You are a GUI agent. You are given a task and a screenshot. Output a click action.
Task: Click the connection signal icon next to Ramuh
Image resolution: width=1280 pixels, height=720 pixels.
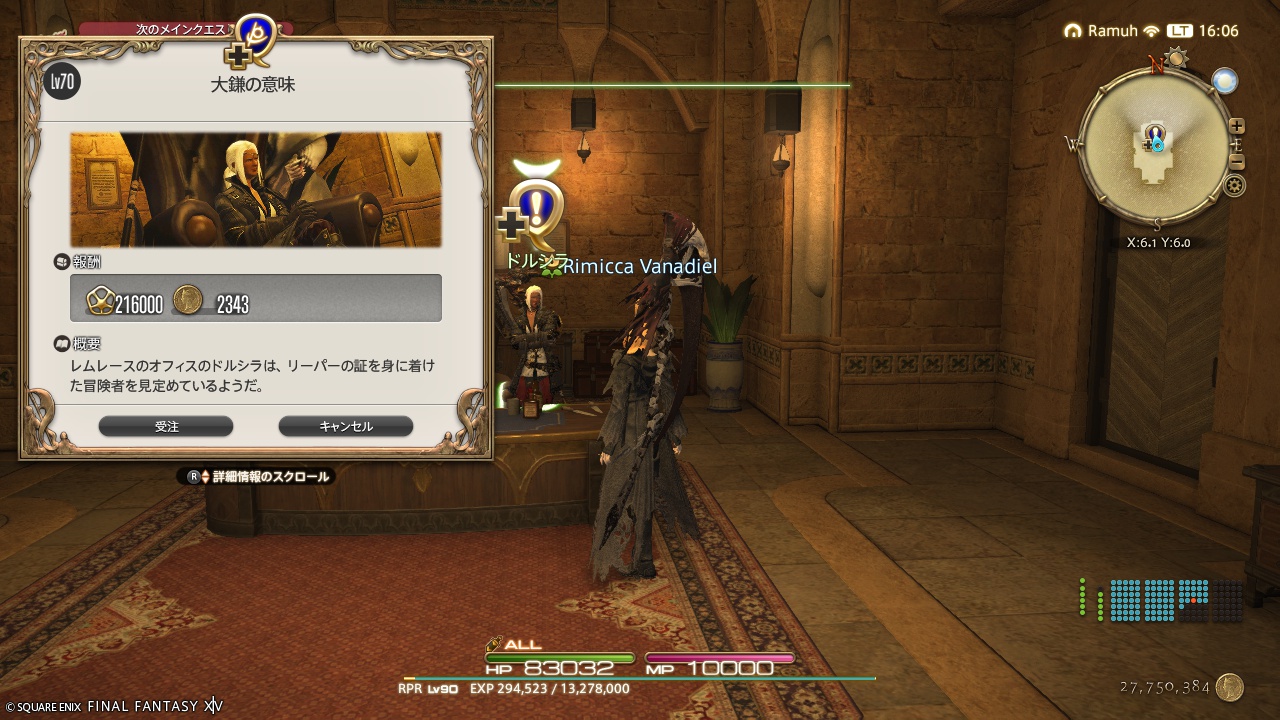coord(1150,30)
